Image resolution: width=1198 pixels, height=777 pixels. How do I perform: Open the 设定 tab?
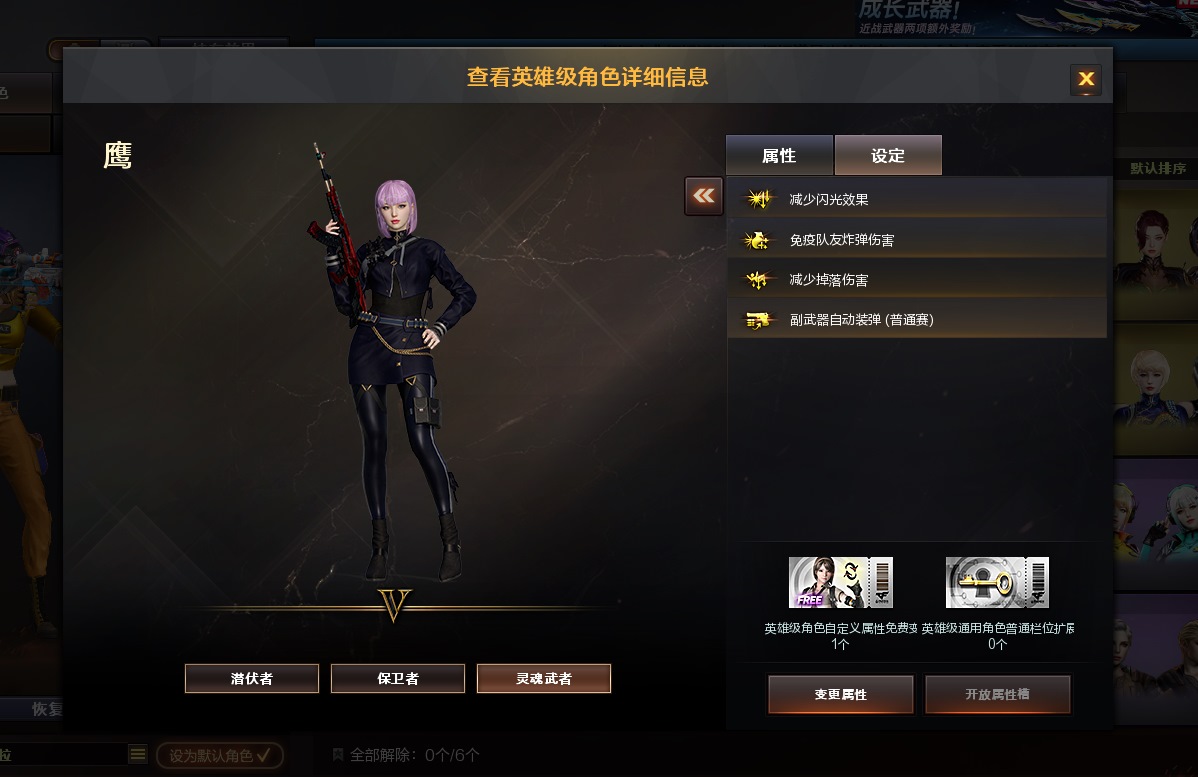click(x=888, y=156)
